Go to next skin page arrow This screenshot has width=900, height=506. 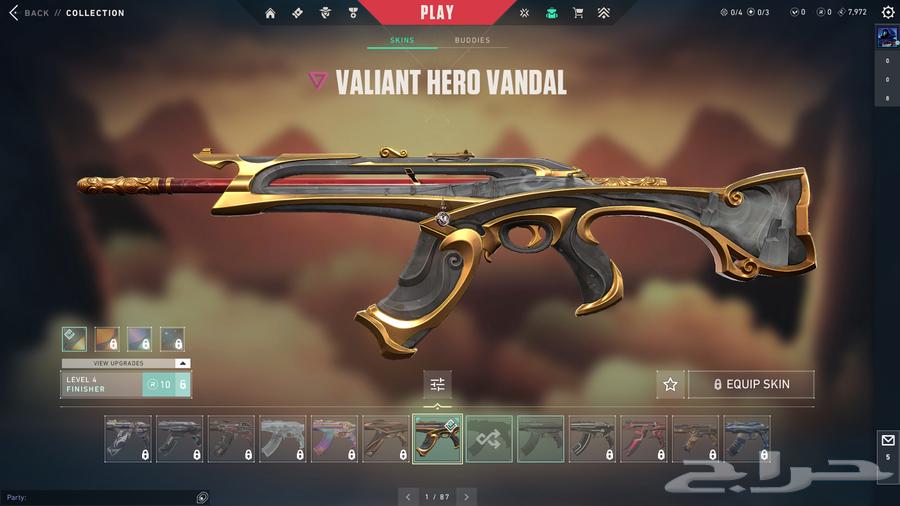click(x=466, y=496)
